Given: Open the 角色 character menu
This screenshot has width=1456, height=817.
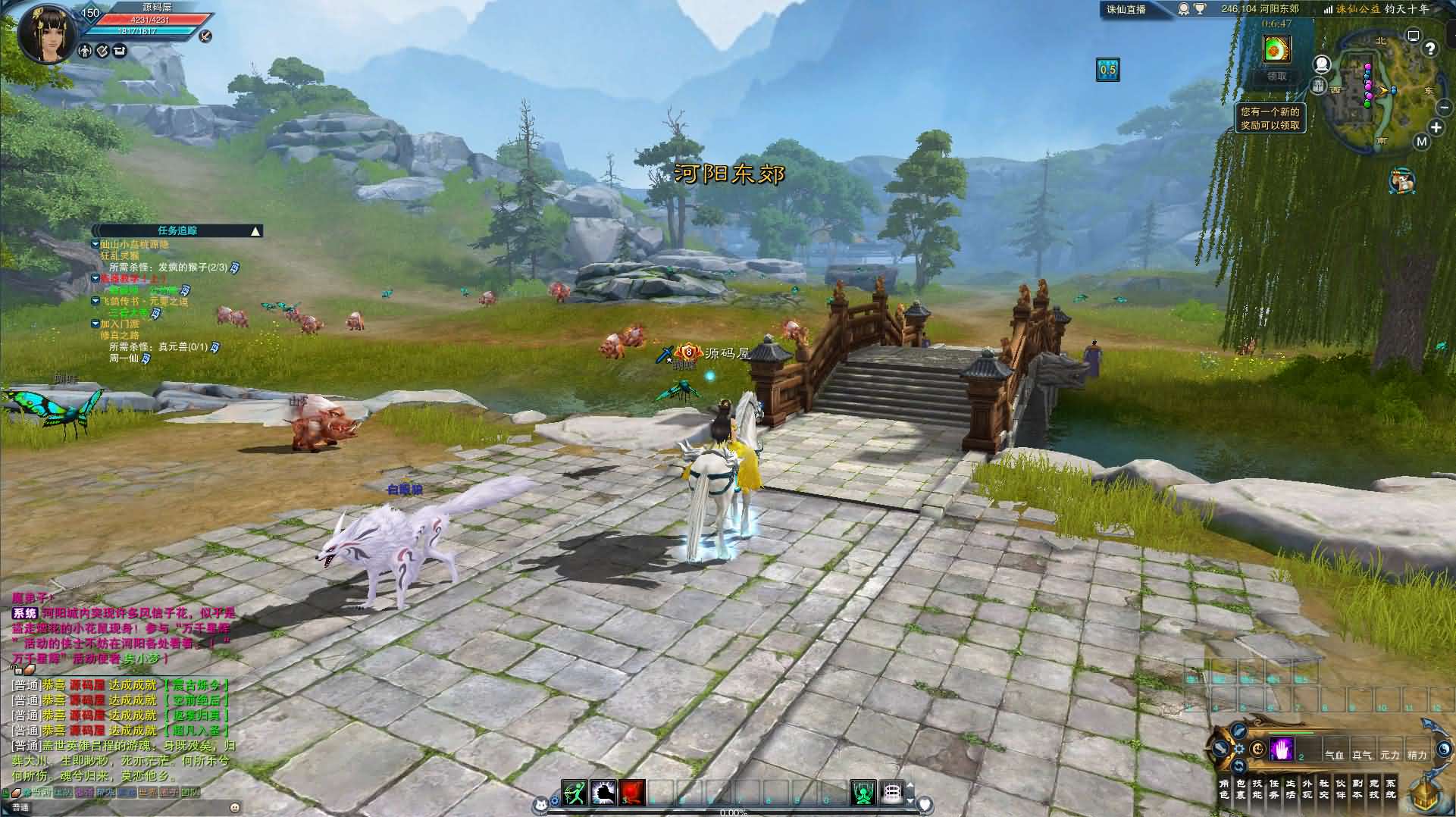Looking at the screenshot, I should [x=1224, y=789].
